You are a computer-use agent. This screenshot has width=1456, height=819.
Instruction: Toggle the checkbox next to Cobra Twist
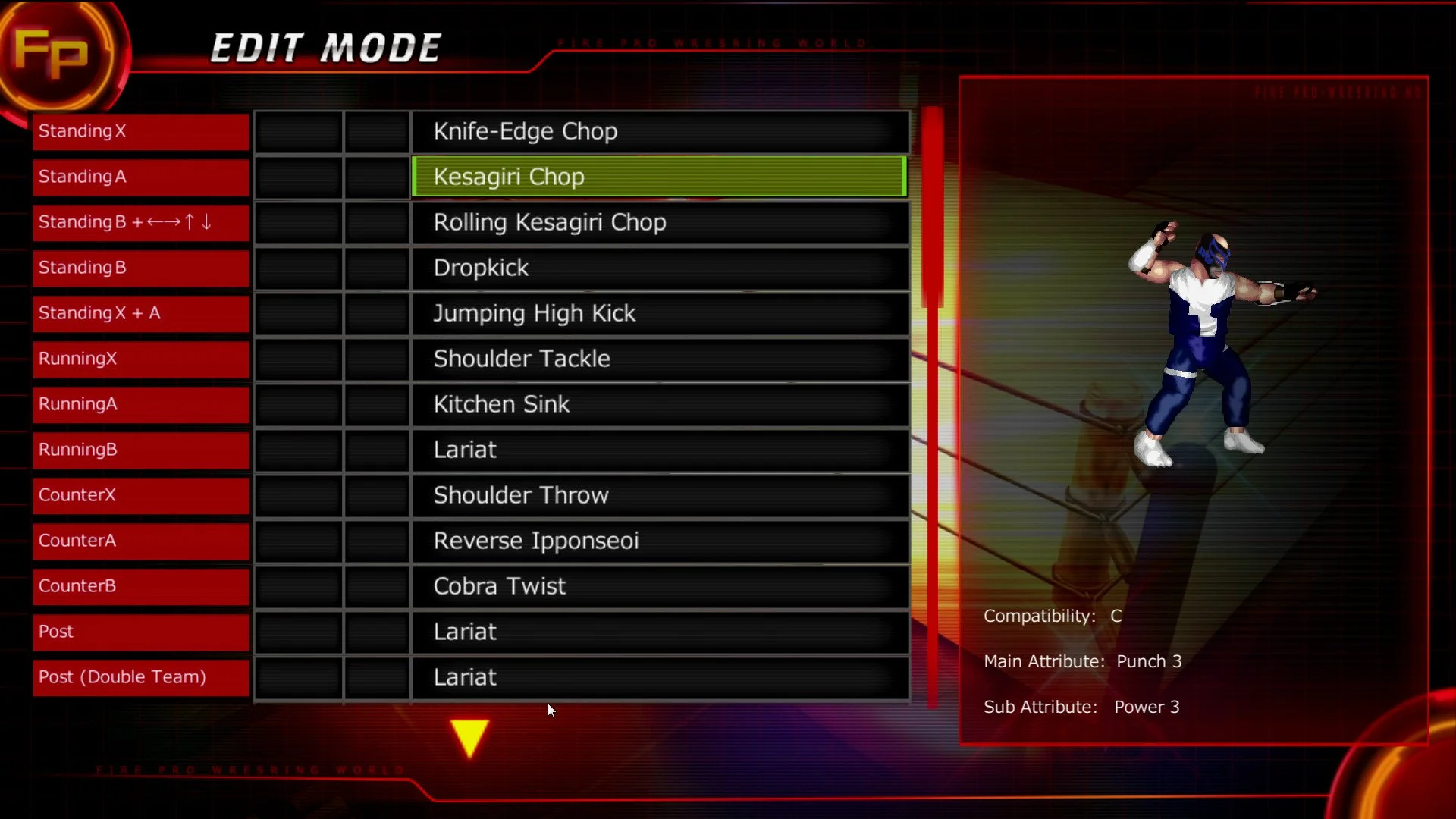298,586
